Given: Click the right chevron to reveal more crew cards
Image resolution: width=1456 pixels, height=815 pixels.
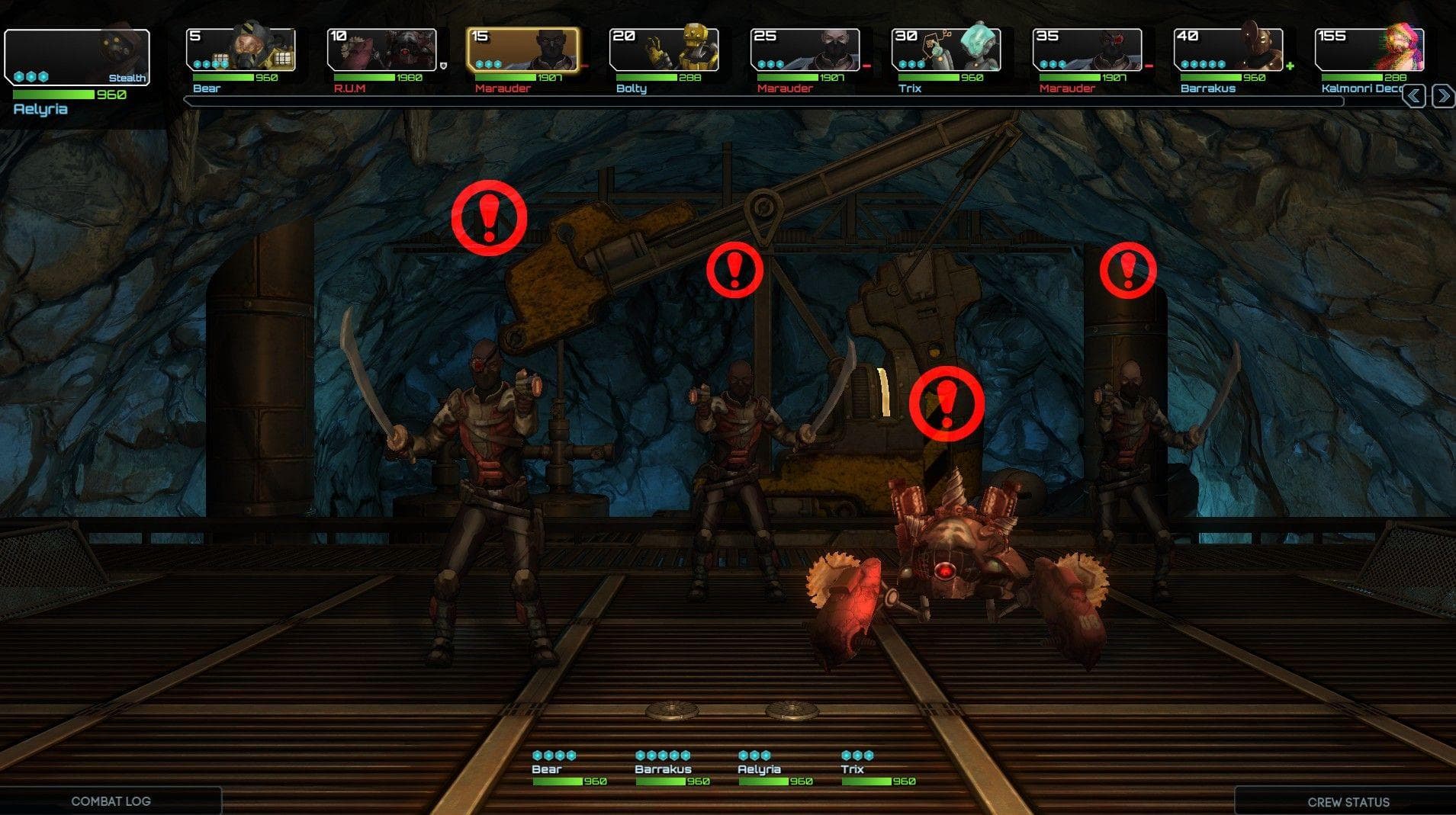Looking at the screenshot, I should (x=1442, y=95).
